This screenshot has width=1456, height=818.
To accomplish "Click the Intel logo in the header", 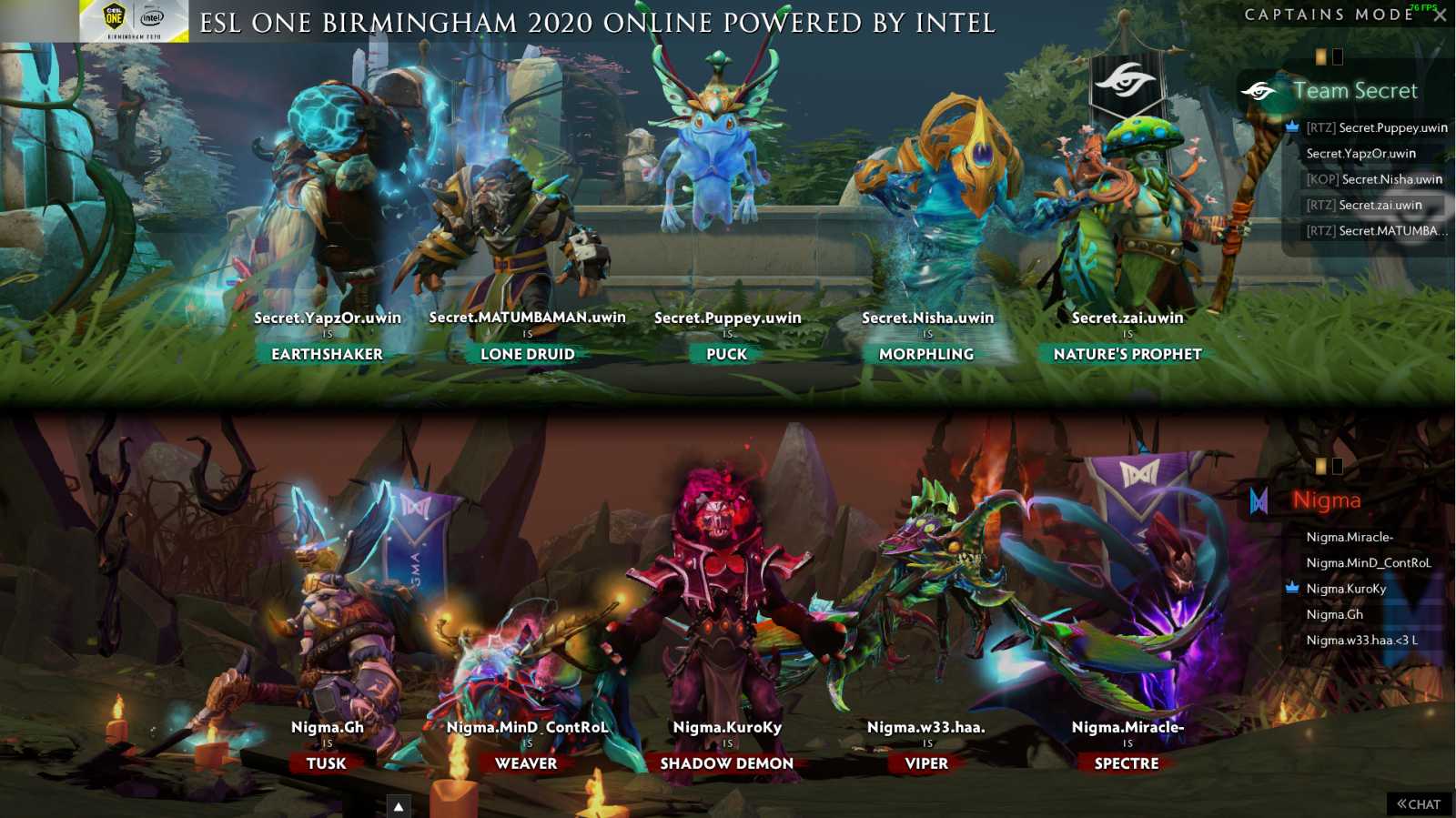I will (x=151, y=17).
